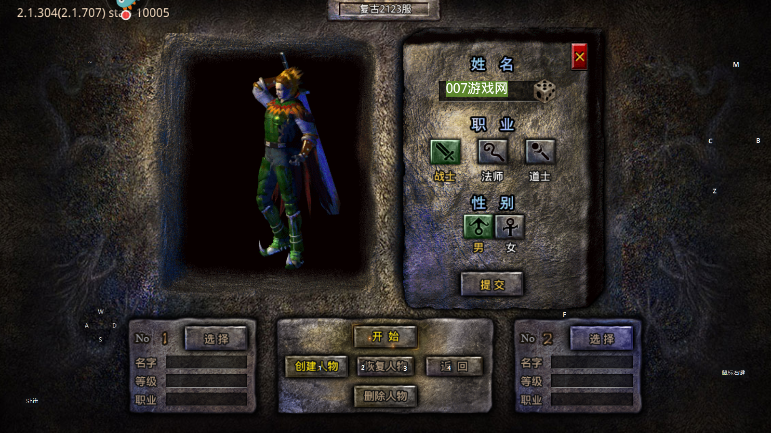Roll the dice for a random name

coord(544,90)
